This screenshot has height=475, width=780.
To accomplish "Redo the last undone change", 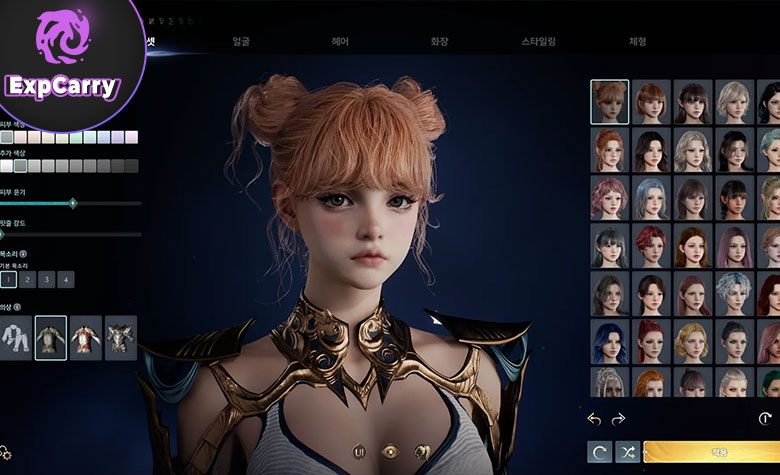I will click(x=618, y=419).
